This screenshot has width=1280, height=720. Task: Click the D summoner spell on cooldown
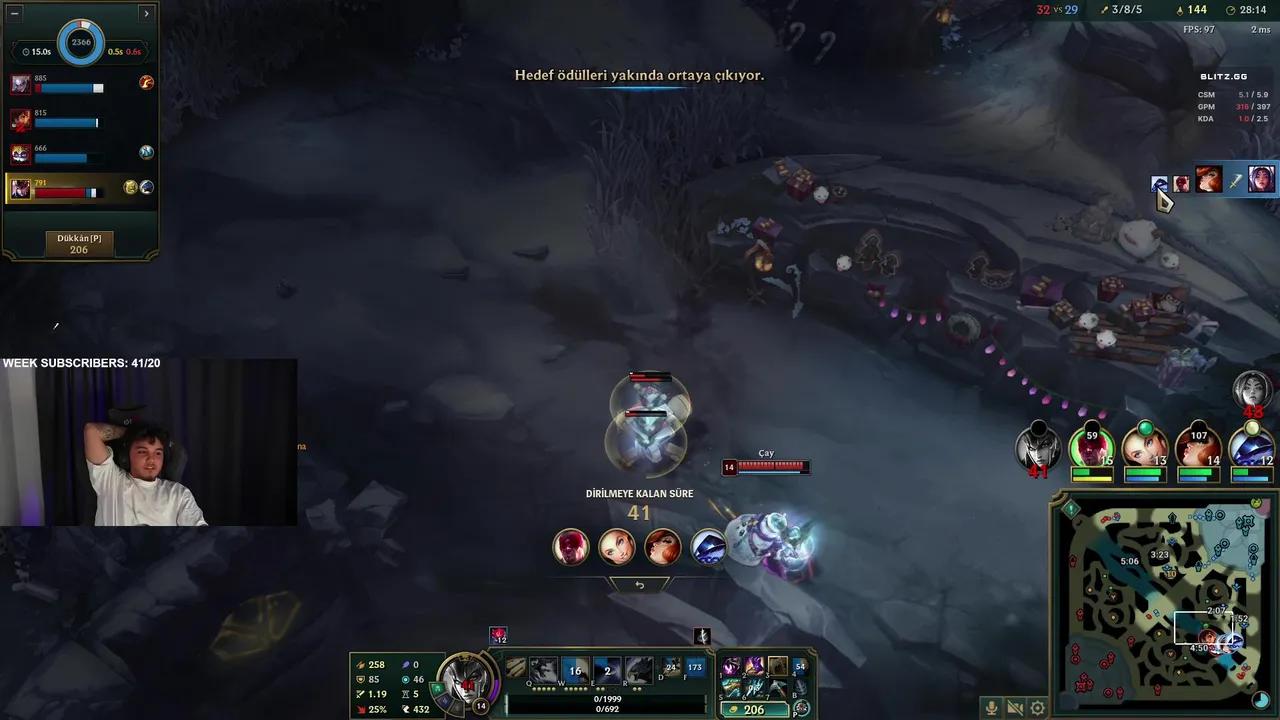(x=671, y=668)
